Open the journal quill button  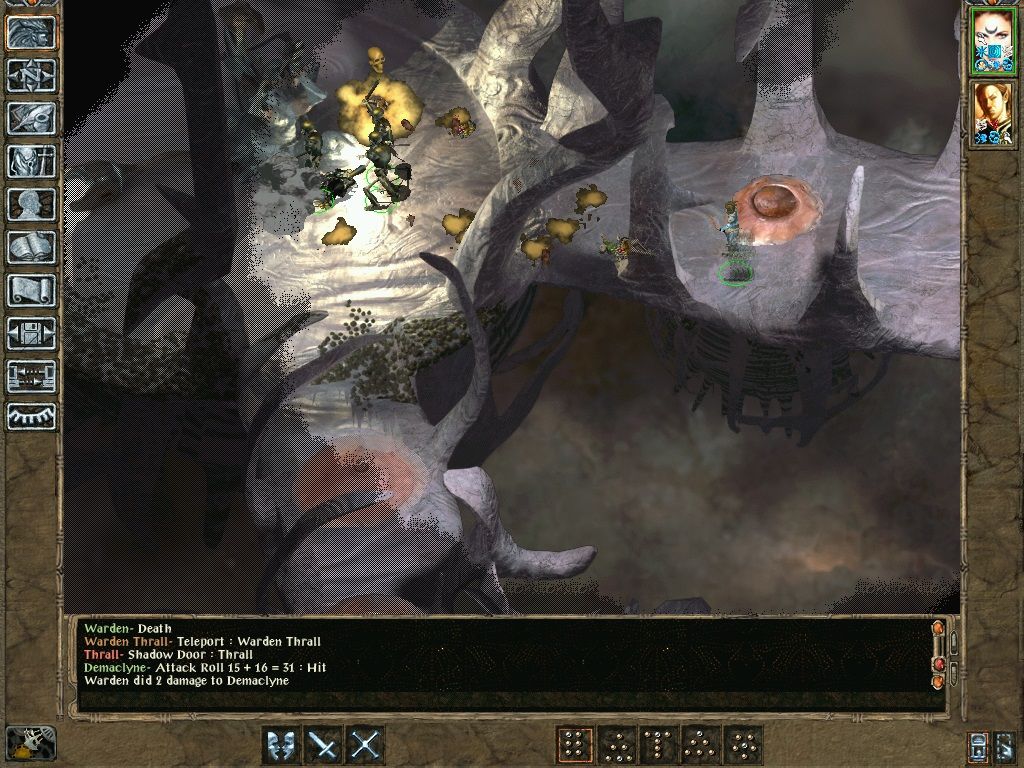[31, 118]
